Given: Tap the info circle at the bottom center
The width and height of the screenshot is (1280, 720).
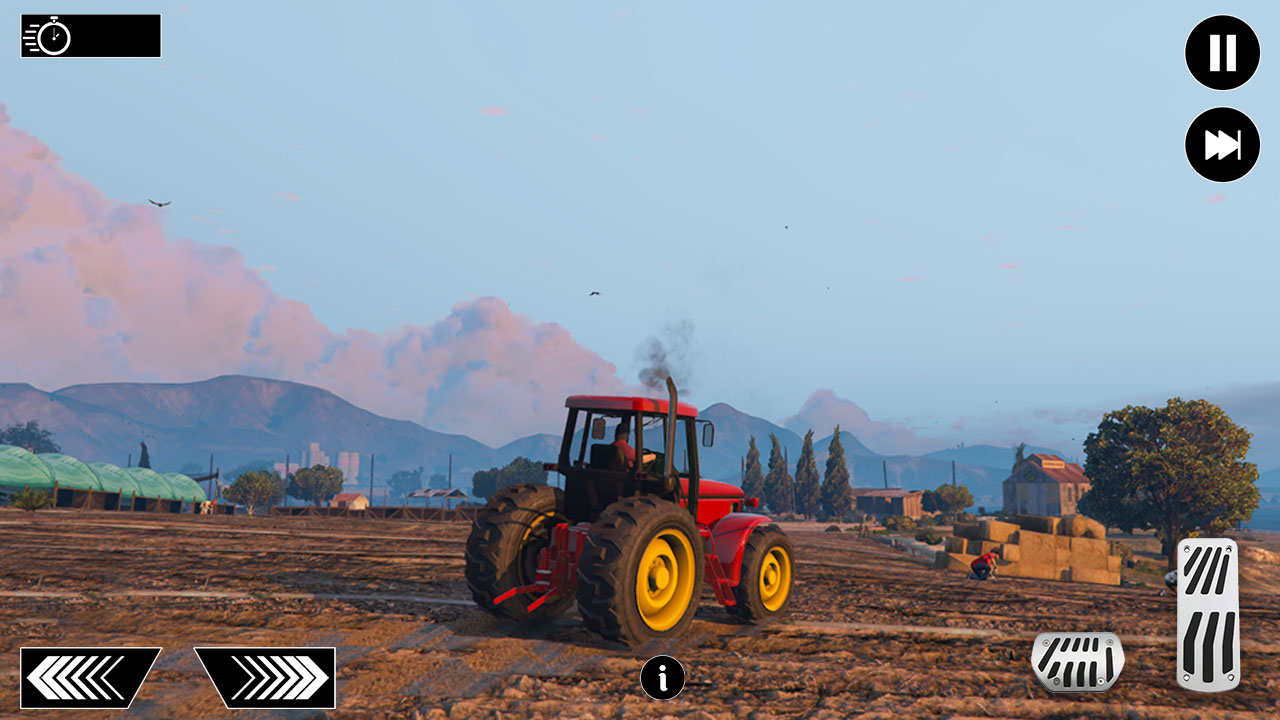Looking at the screenshot, I should pyautogui.click(x=661, y=676).
